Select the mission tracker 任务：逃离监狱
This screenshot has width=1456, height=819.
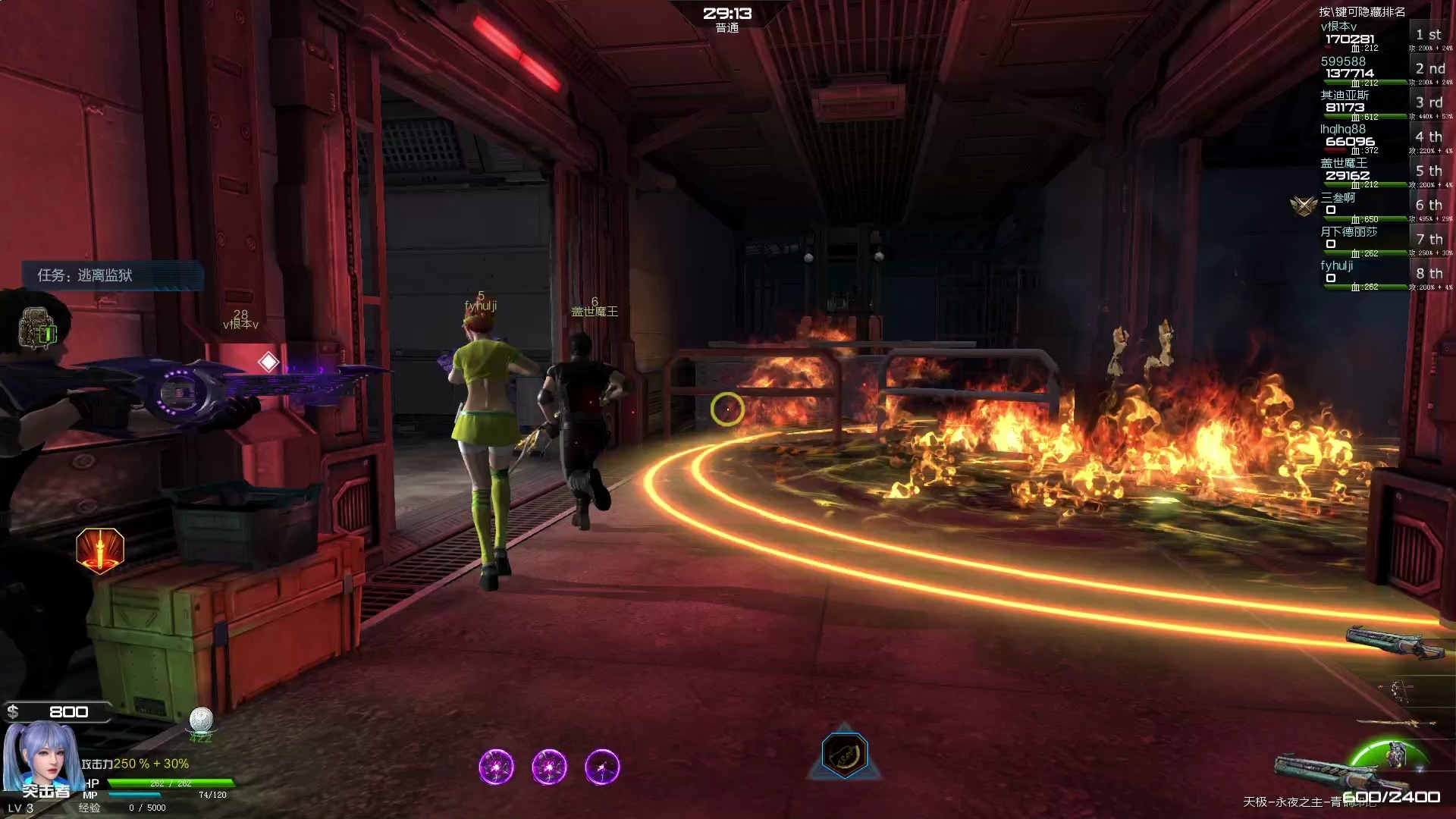pos(114,275)
